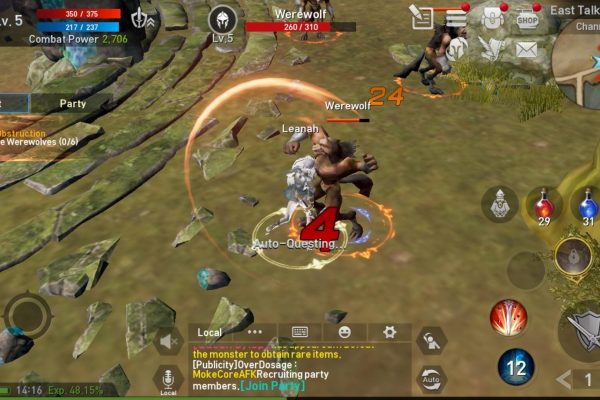Viewport: 600px width, 400px height.
Task: Click the Join Party link in chat
Action: click(272, 386)
